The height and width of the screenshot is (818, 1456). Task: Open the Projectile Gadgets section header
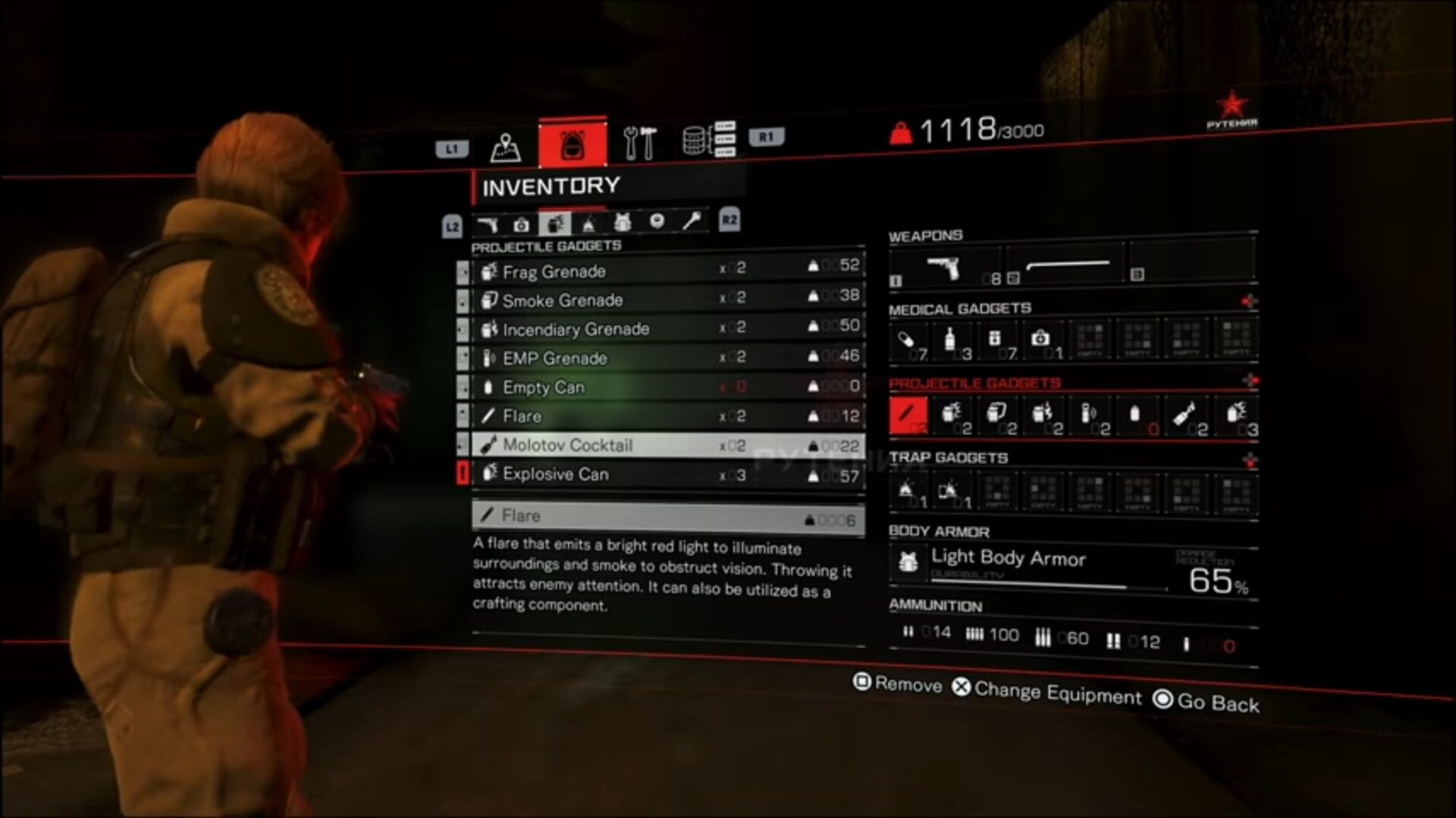pos(546,245)
